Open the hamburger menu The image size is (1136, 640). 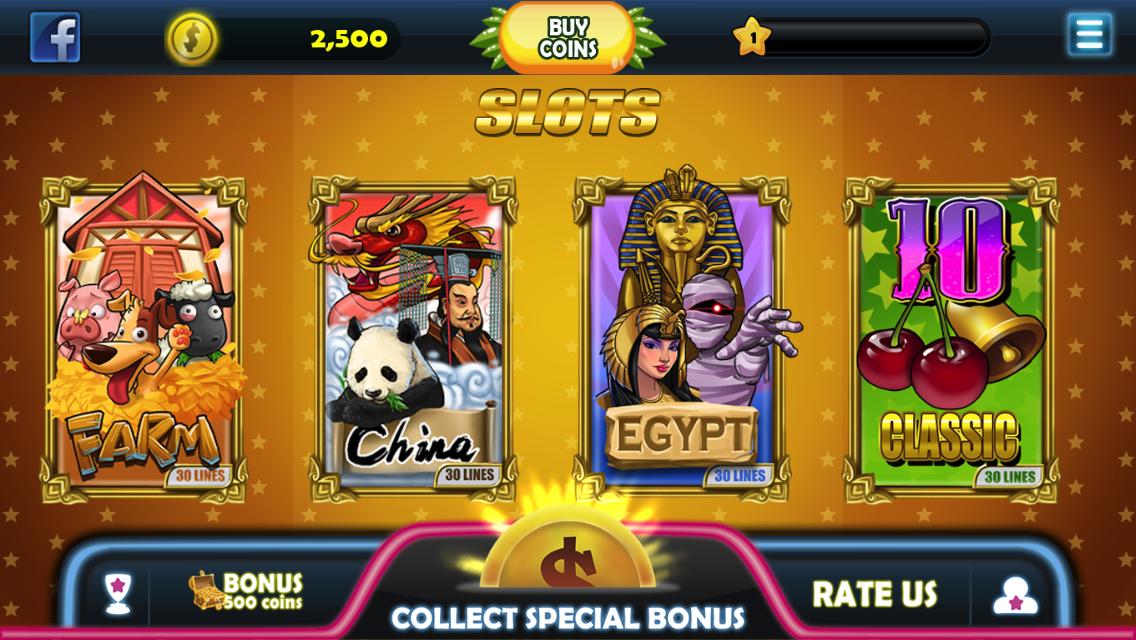tap(1088, 35)
